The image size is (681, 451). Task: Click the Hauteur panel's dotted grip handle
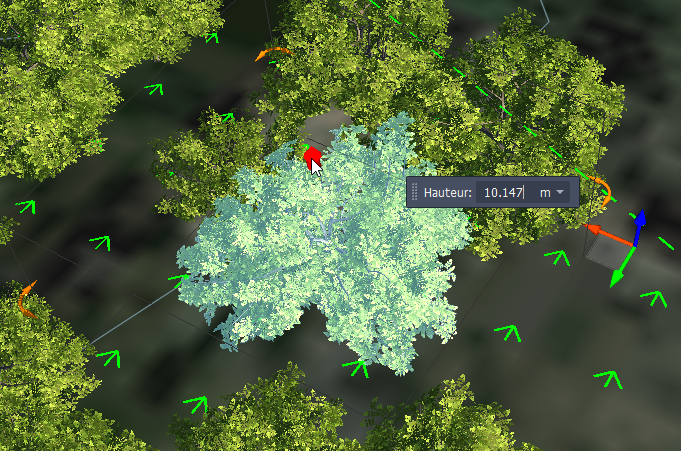tap(414, 191)
